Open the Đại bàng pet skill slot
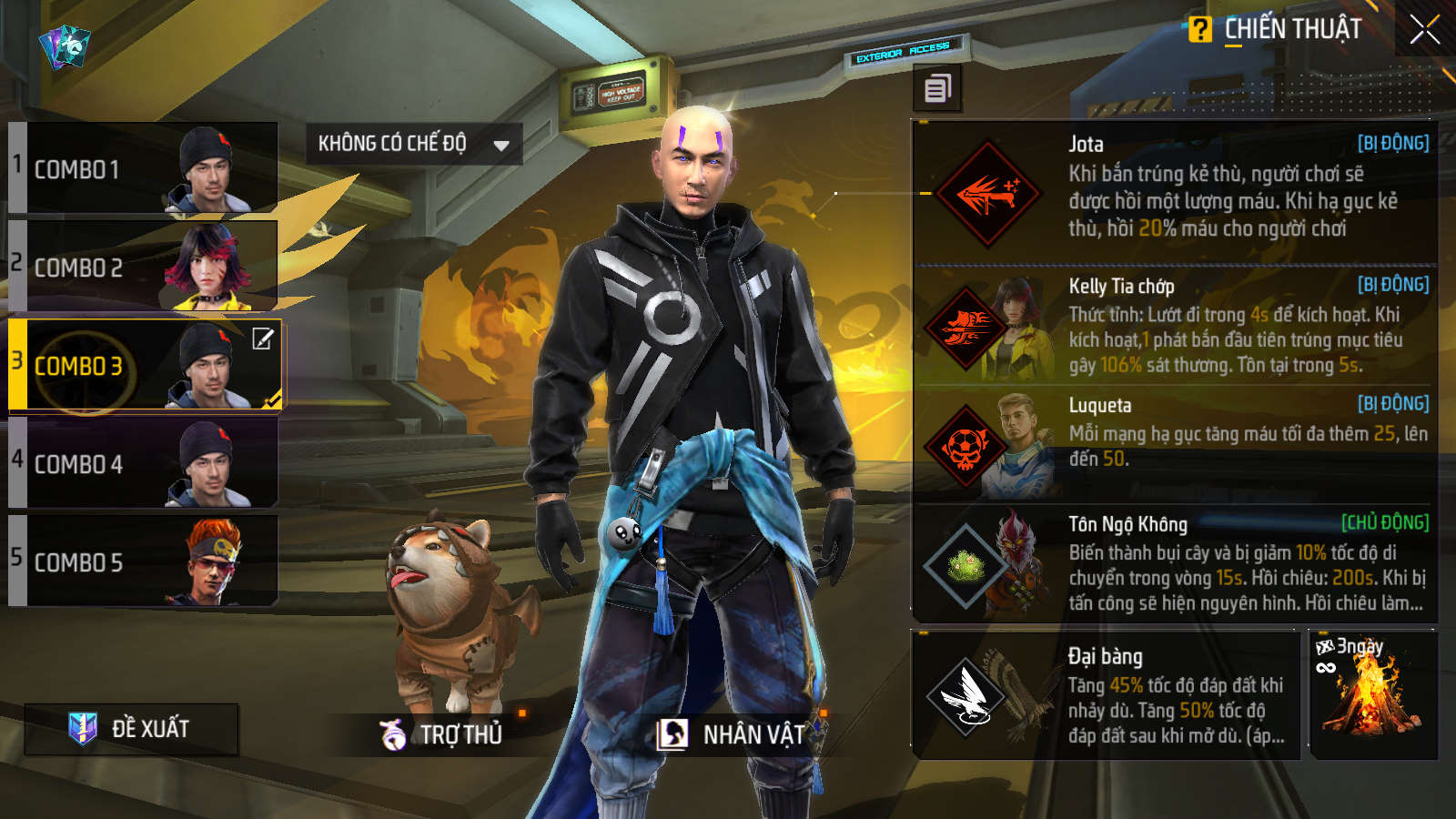This screenshot has width=1456, height=819. [x=1106, y=696]
